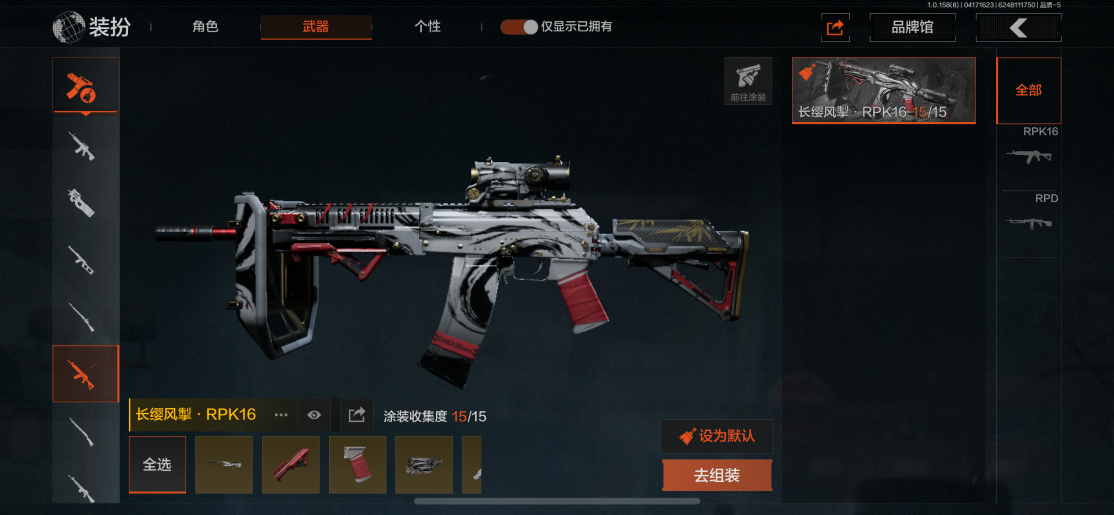Viewport: 1114px width, 515px height.
Task: Set the skin as default with 设为默认
Action: 717,436
